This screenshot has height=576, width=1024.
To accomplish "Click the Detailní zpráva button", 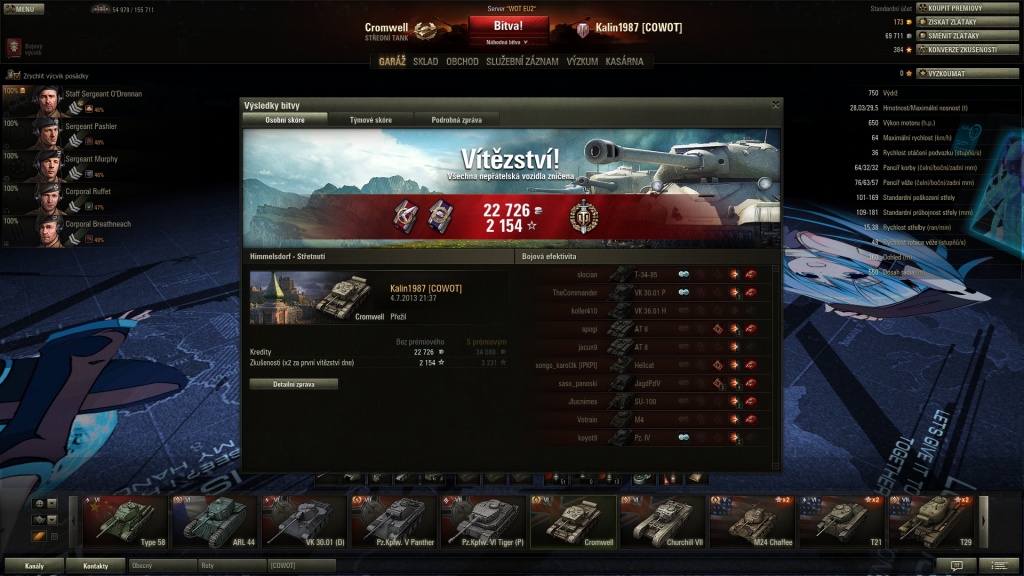I will point(293,384).
